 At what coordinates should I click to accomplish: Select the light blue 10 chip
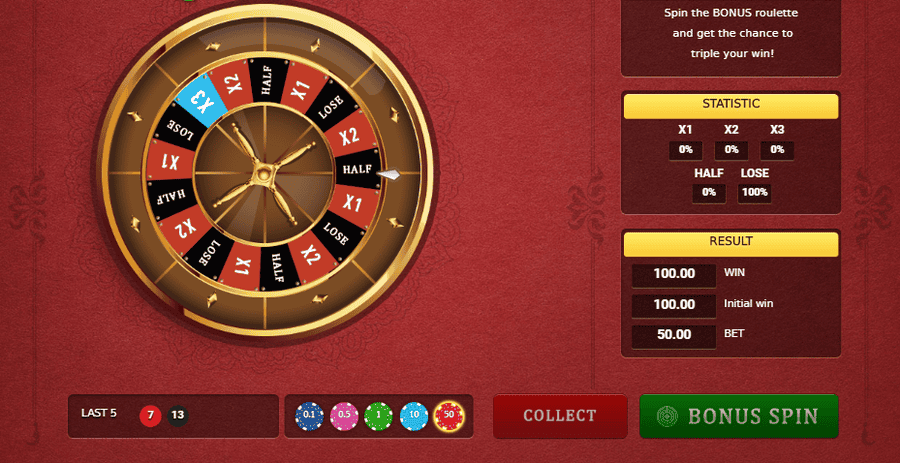[414, 415]
